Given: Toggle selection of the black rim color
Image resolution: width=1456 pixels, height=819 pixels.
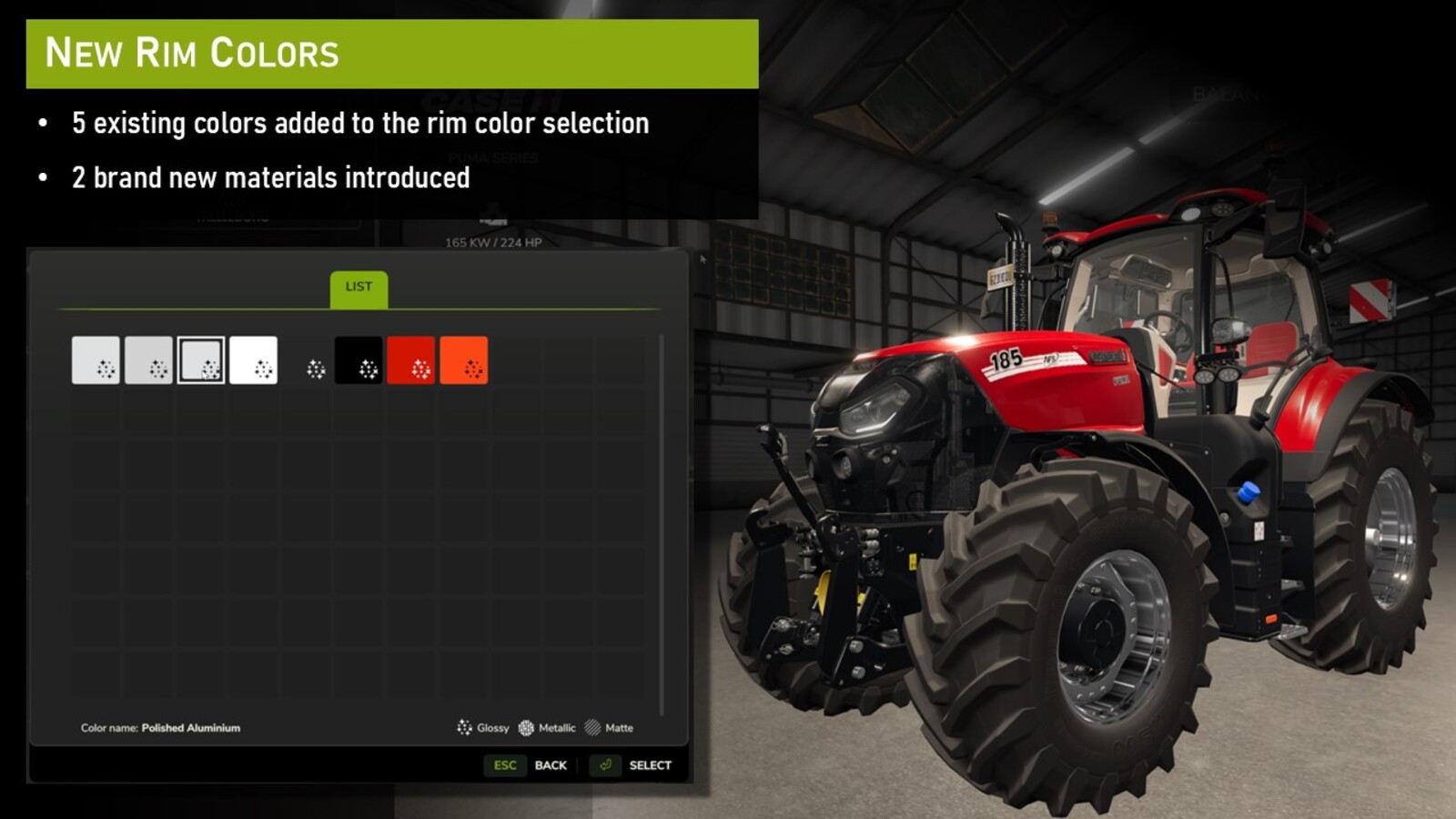Looking at the screenshot, I should click(360, 361).
